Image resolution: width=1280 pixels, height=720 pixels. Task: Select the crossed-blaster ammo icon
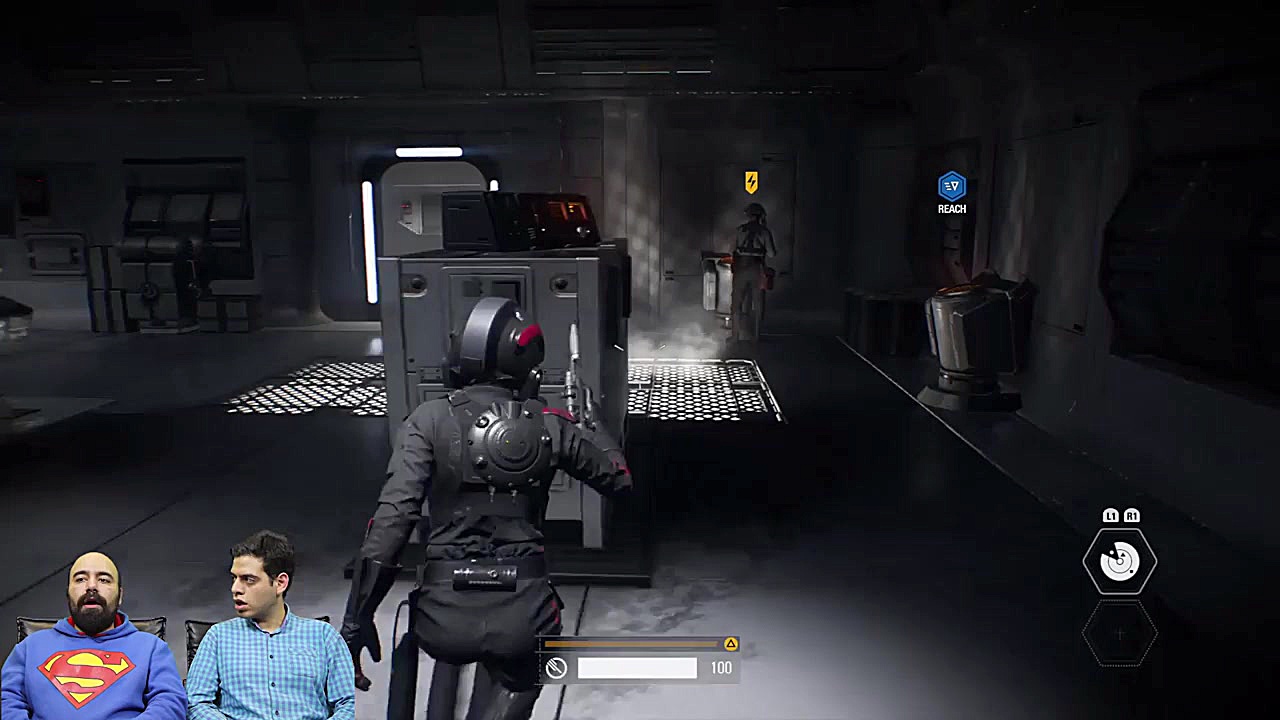click(558, 667)
